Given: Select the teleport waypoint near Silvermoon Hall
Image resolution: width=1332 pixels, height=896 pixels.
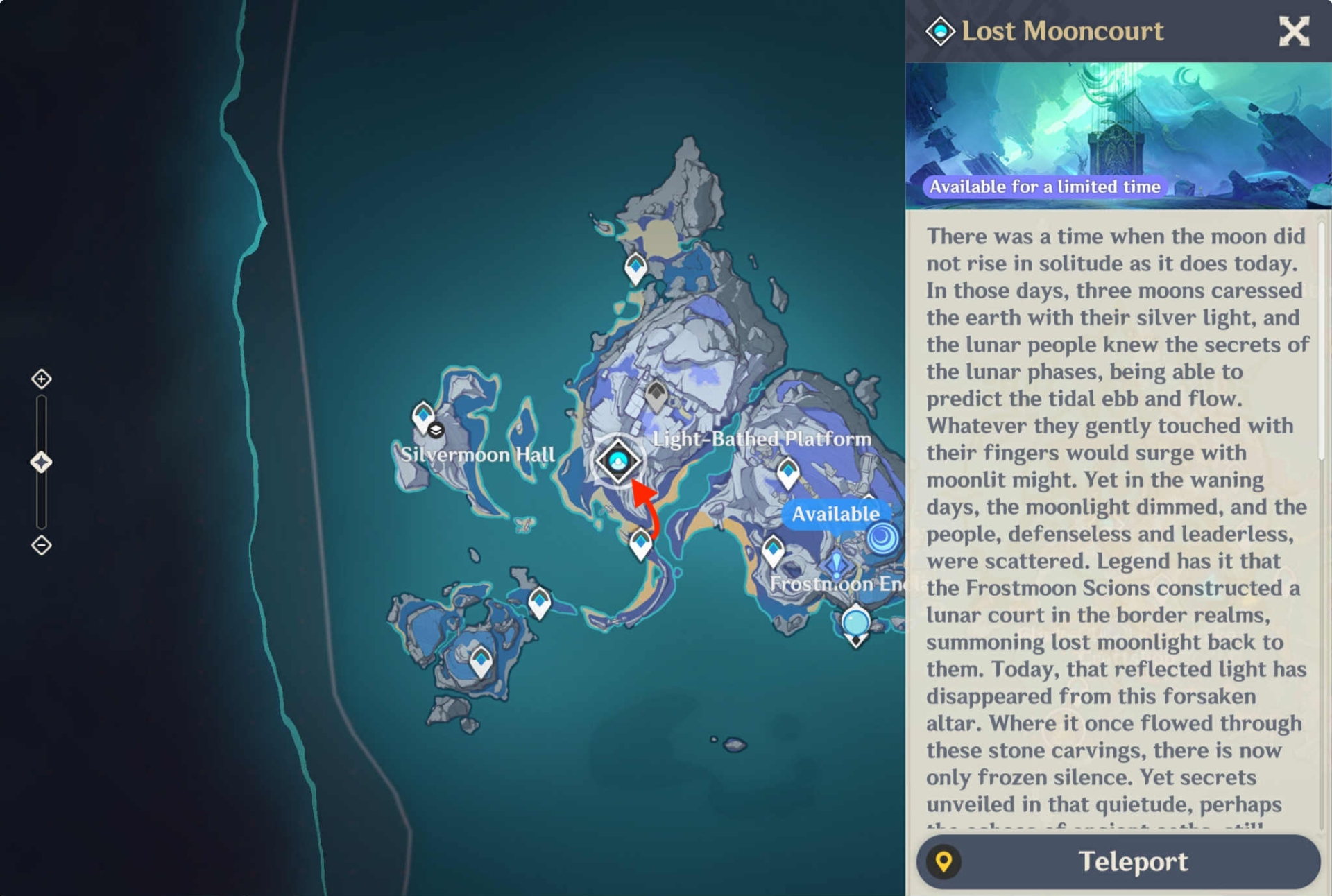Looking at the screenshot, I should 422,416.
